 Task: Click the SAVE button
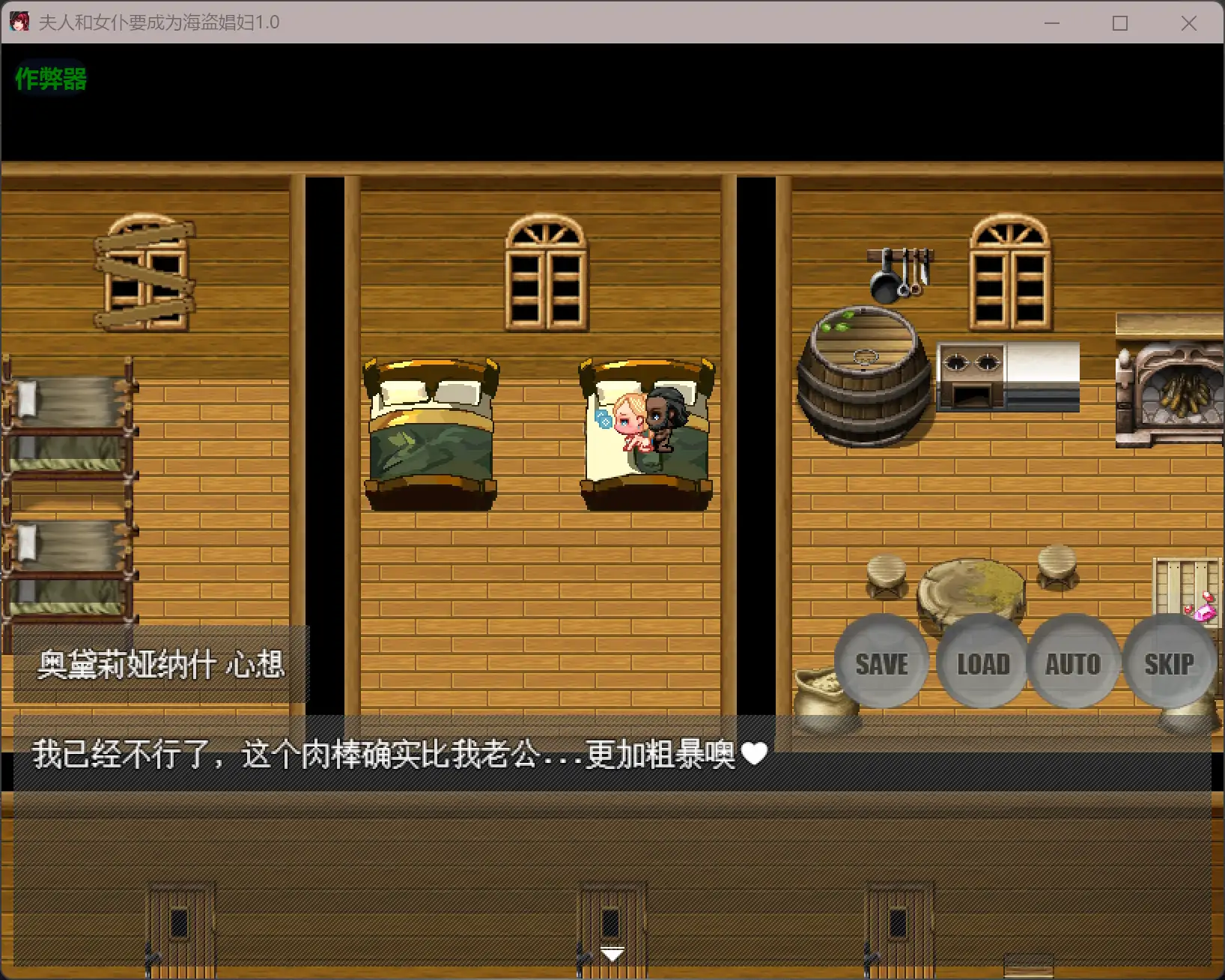pos(881,663)
